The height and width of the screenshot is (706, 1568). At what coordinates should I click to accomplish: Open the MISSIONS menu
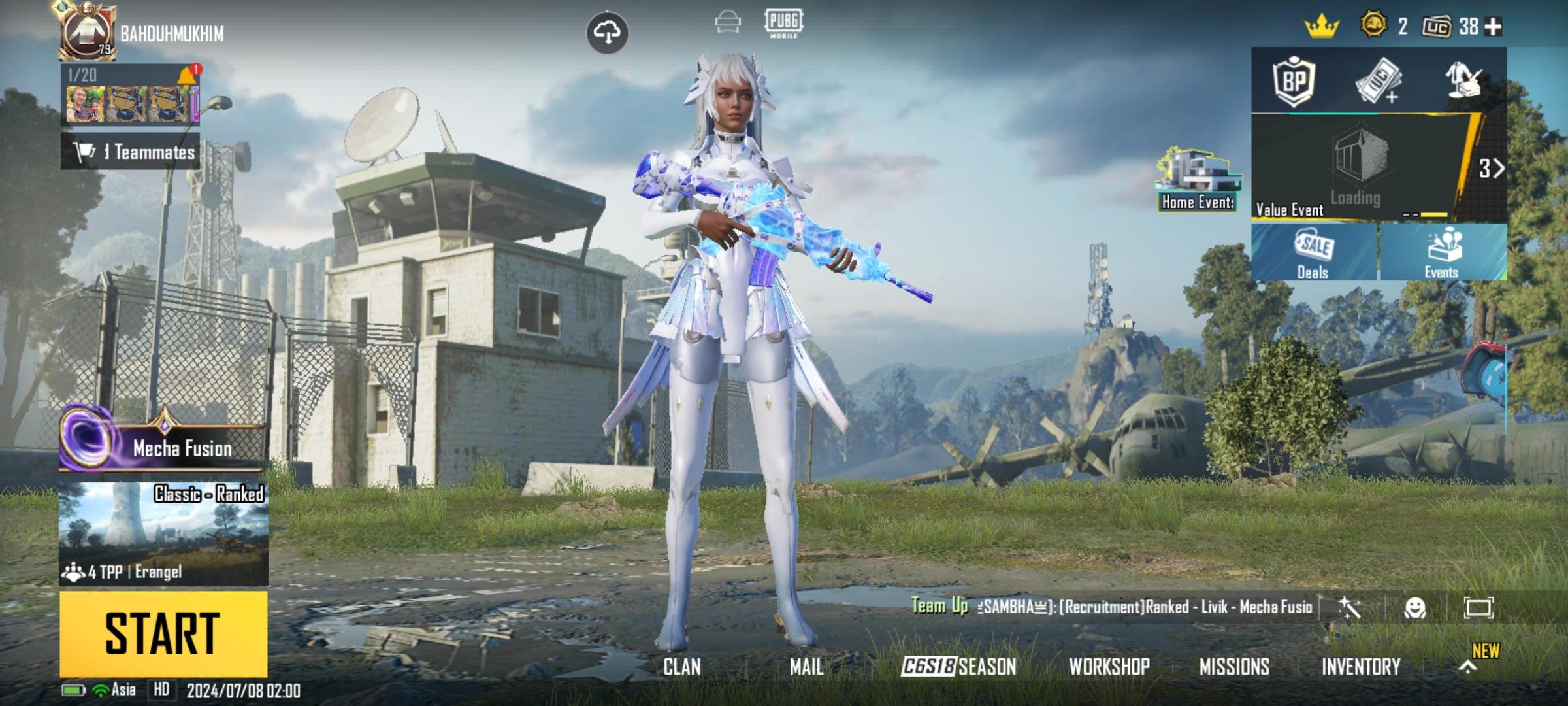click(1234, 667)
